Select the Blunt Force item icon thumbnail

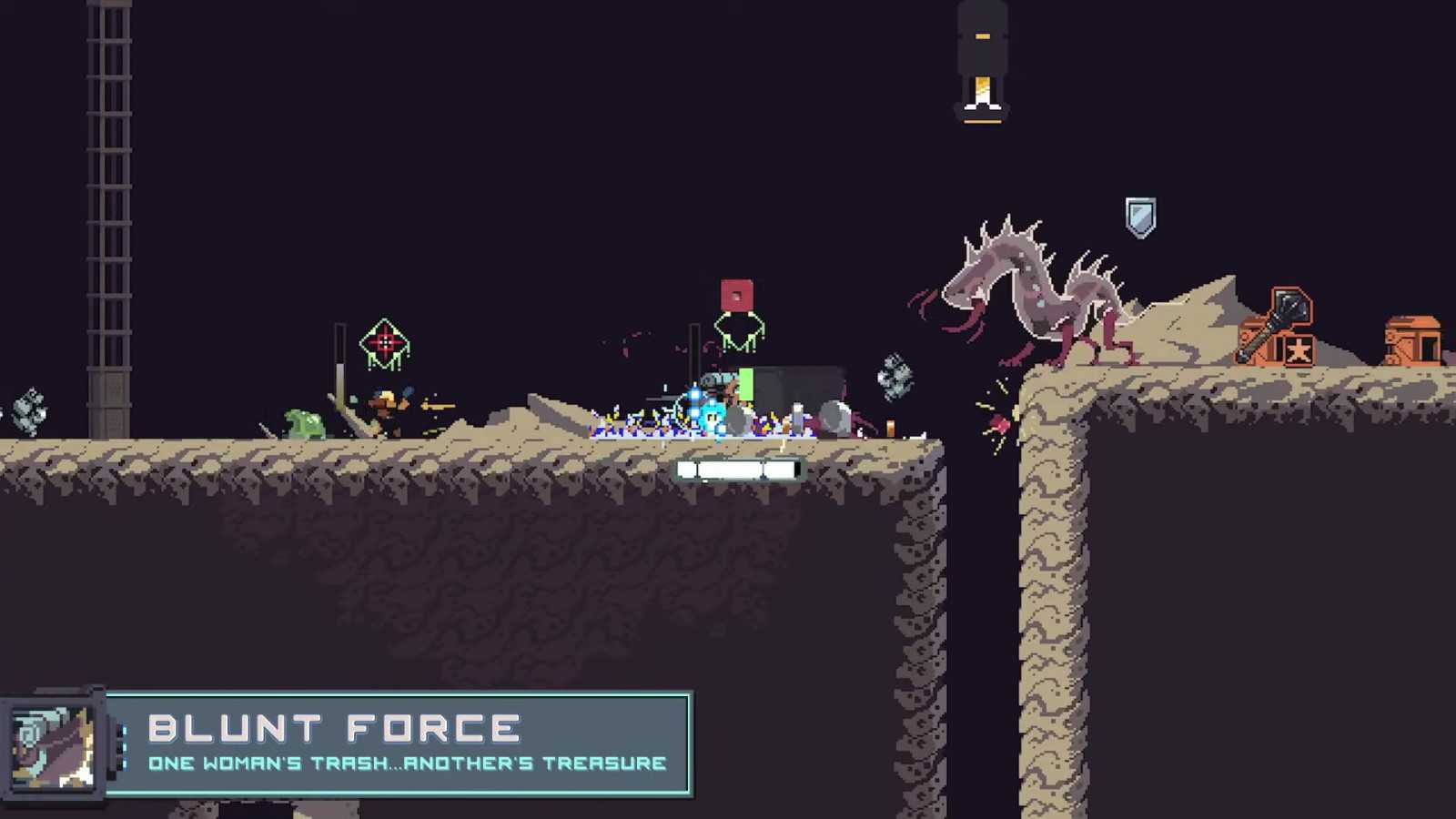click(x=53, y=746)
